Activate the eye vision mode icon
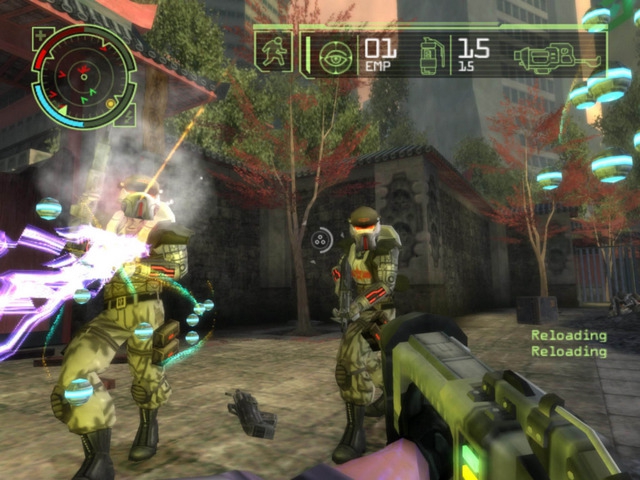 pos(335,57)
